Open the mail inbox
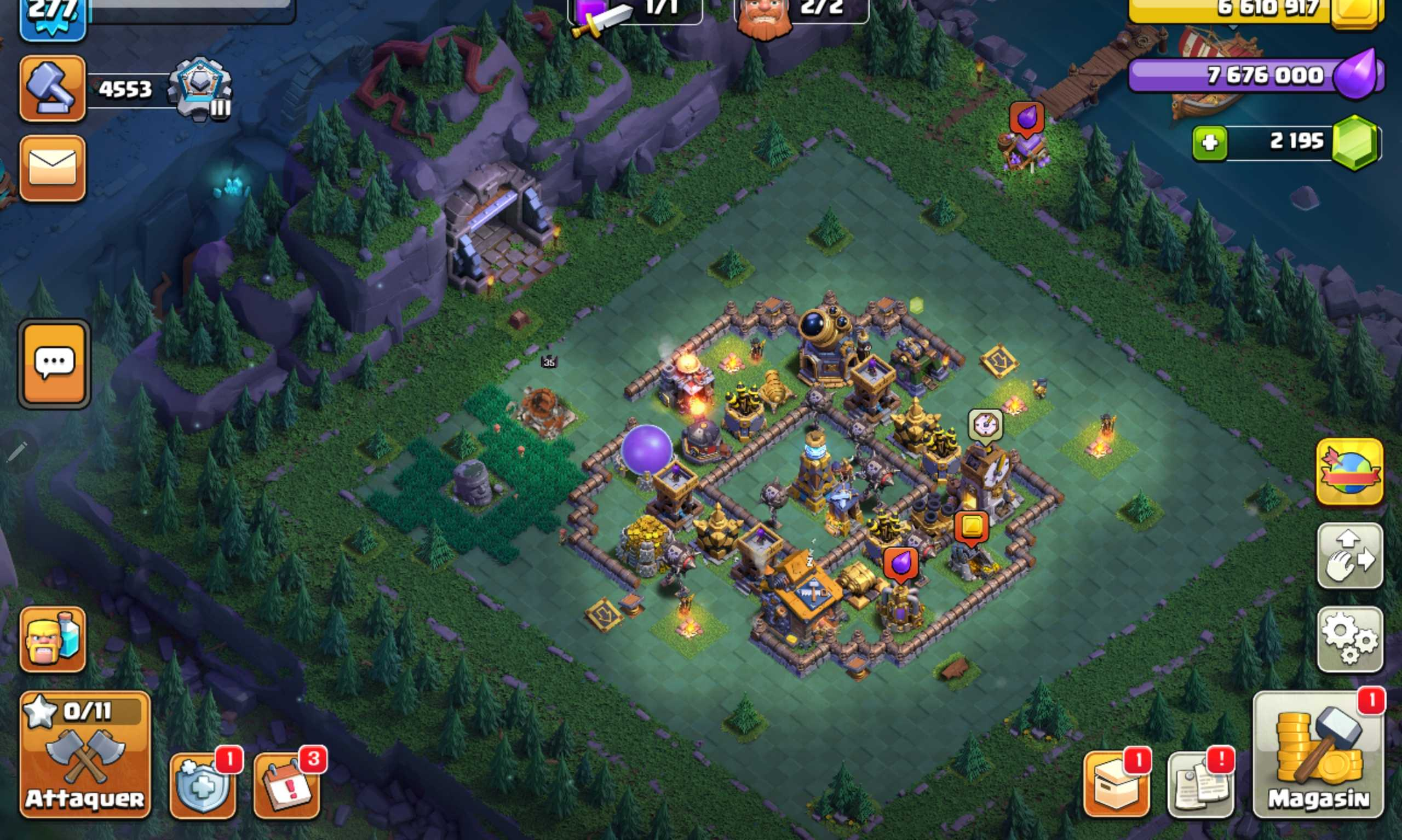Image resolution: width=1402 pixels, height=840 pixels. (51, 167)
